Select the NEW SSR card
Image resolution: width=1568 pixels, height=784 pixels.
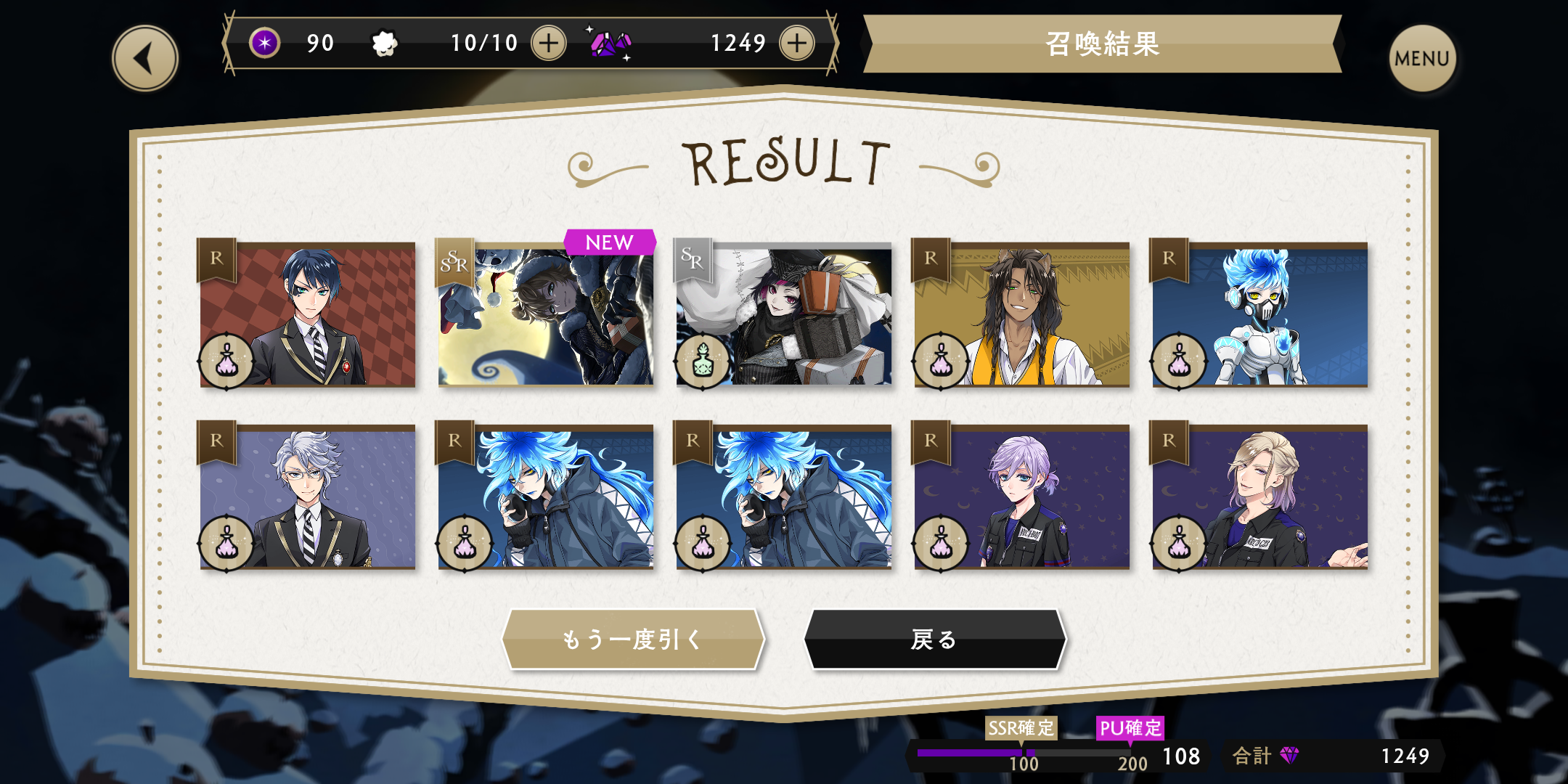(x=546, y=314)
